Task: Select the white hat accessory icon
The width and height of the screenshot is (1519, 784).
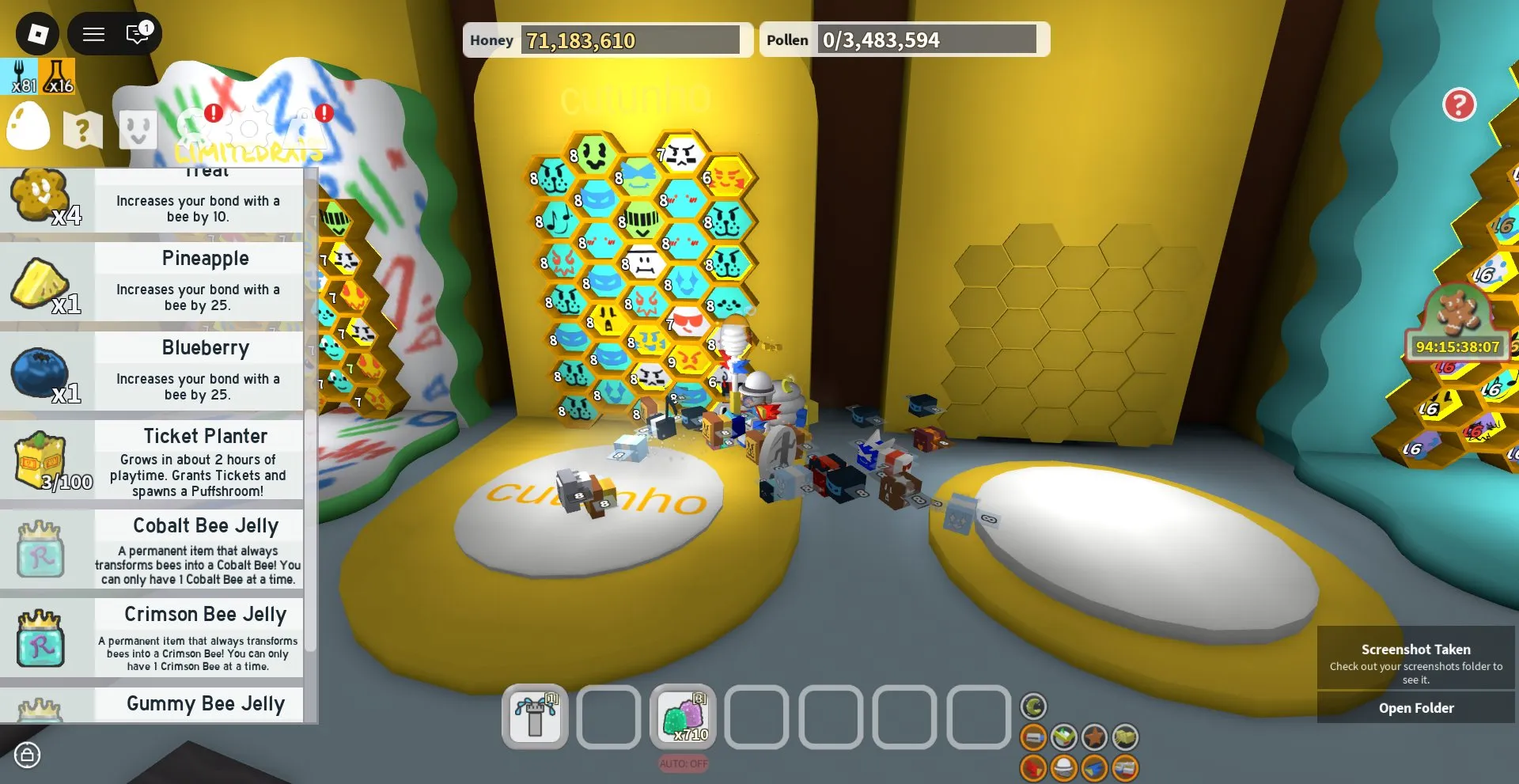Action: (x=1066, y=768)
